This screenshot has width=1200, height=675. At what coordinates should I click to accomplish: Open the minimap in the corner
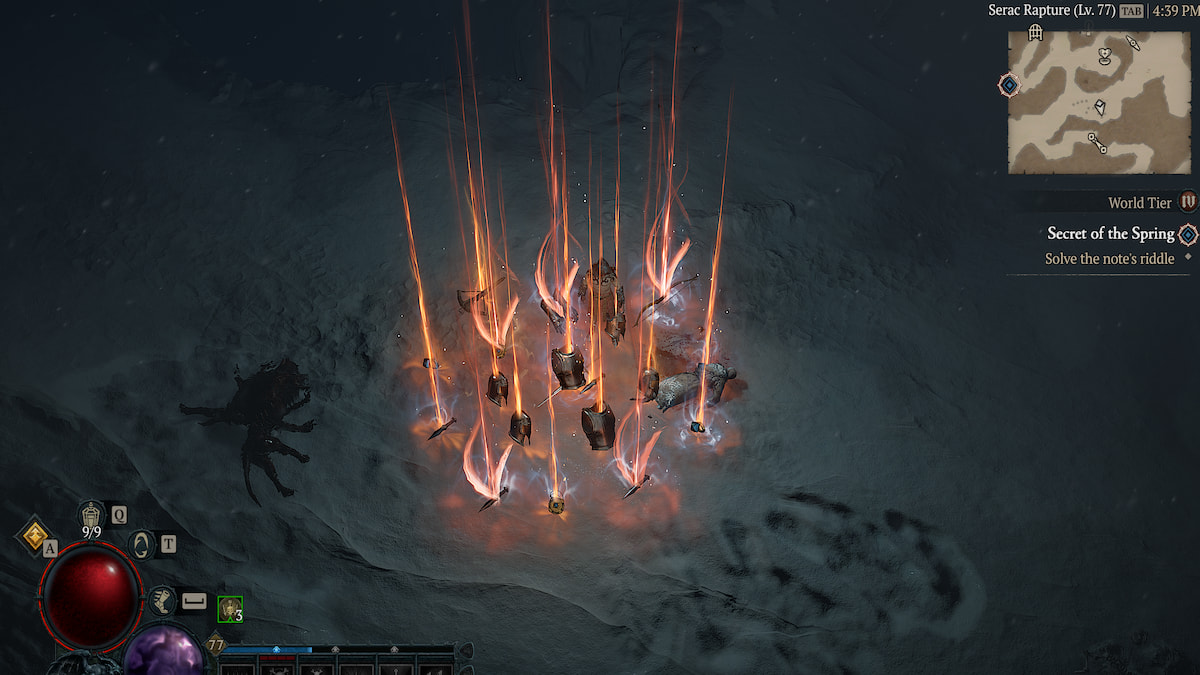tap(1098, 101)
